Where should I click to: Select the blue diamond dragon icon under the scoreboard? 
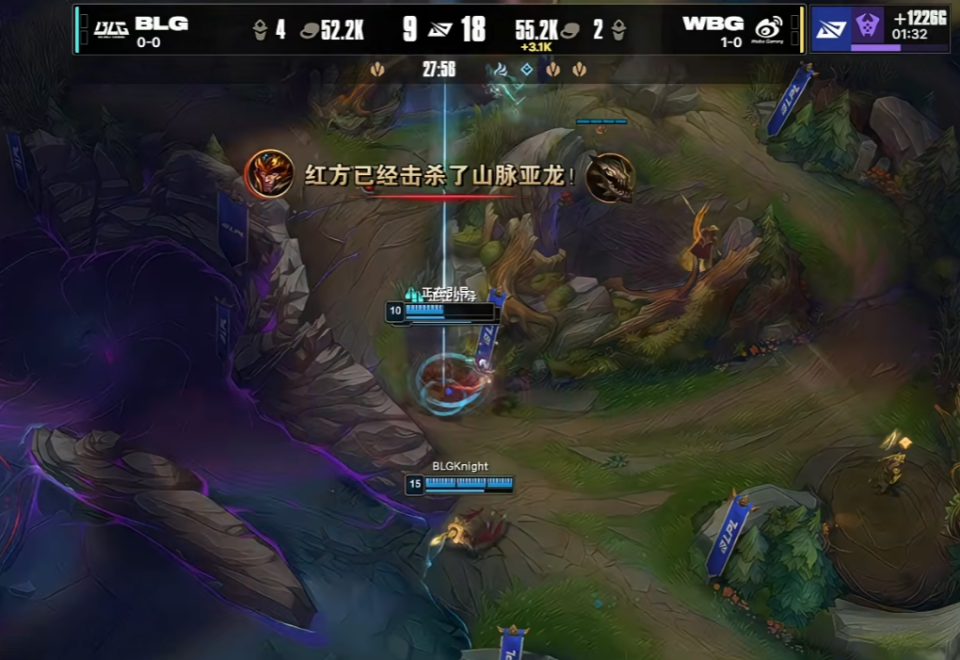pyautogui.click(x=526, y=70)
